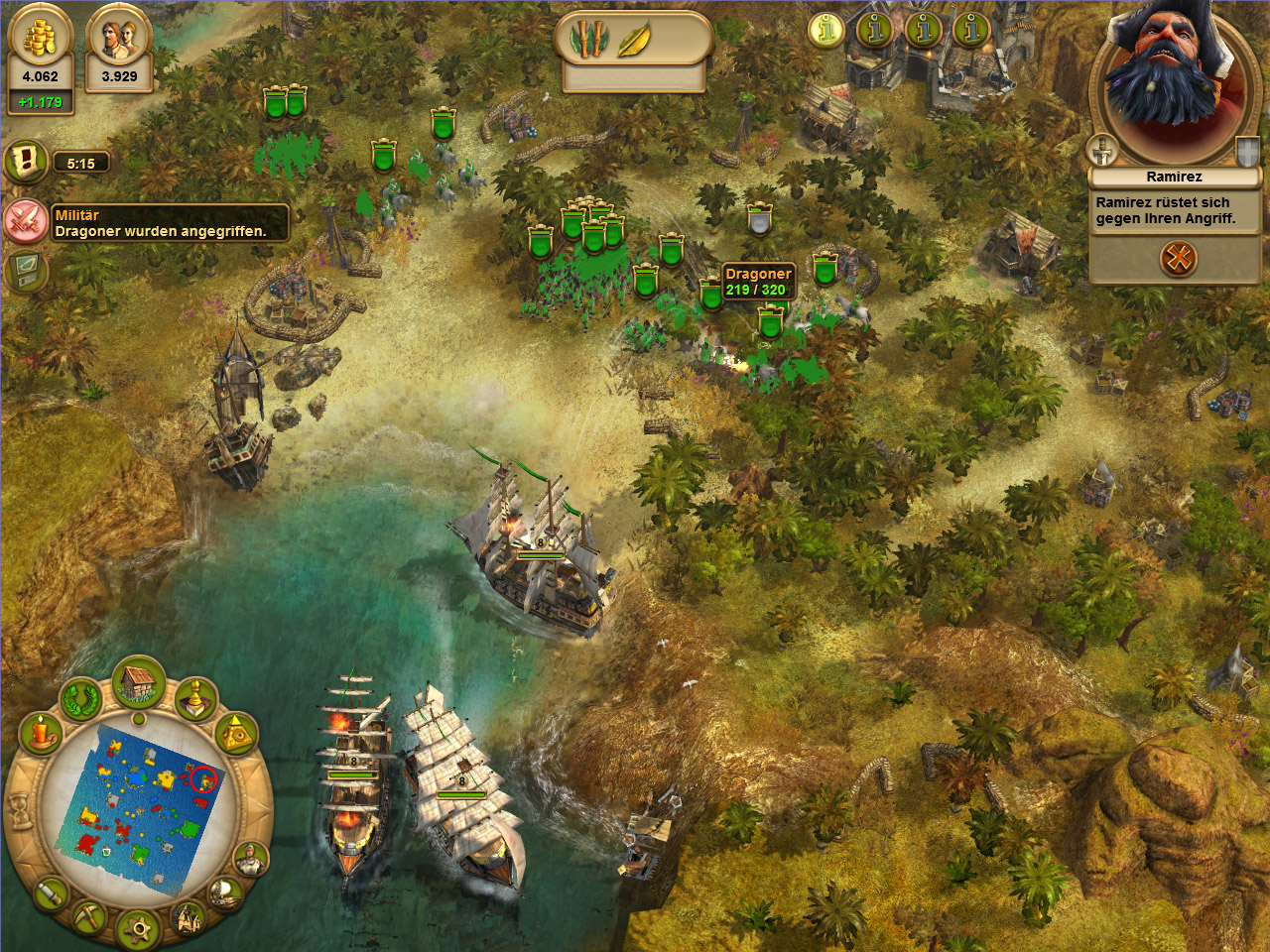Screen dimensions: 1270x952
Task: Click the castle buildings icon button
Action: [x=189, y=918]
